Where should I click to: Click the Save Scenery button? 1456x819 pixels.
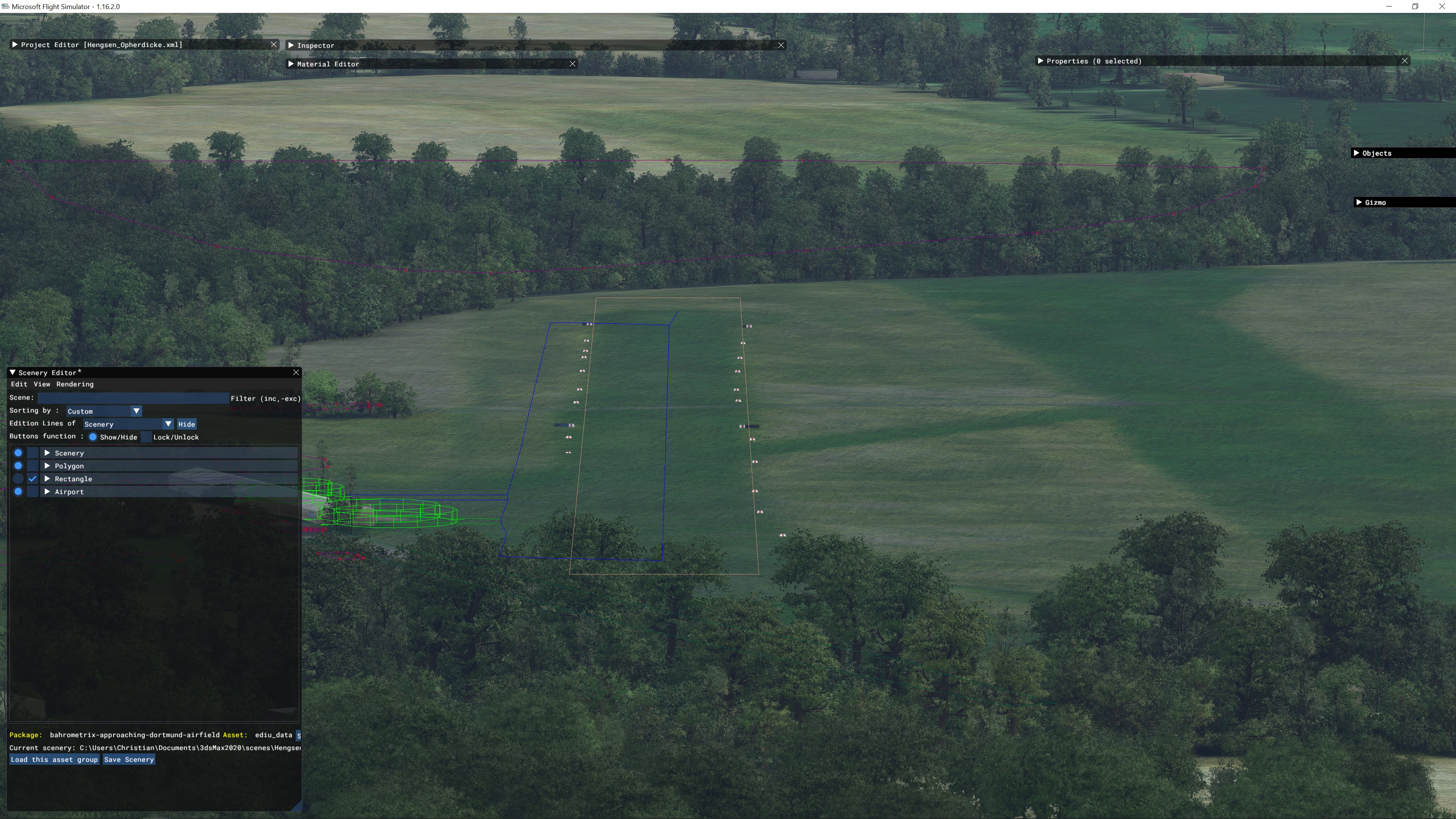pyautogui.click(x=129, y=759)
